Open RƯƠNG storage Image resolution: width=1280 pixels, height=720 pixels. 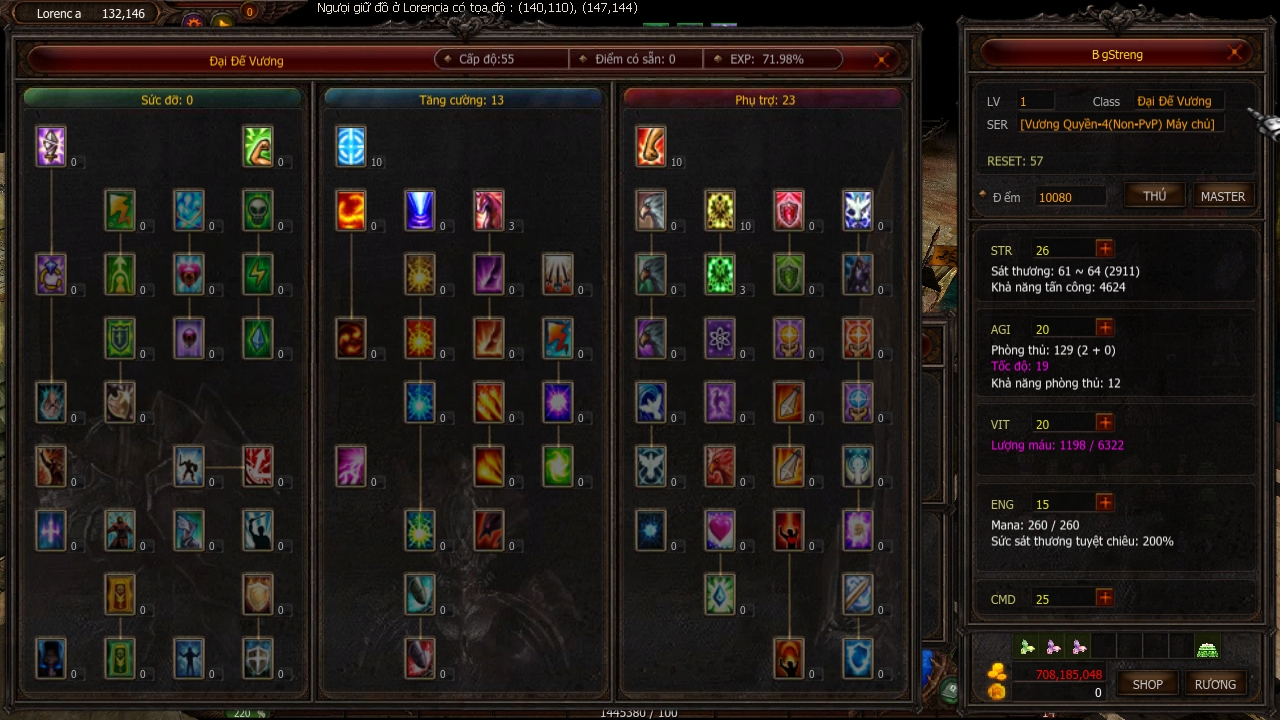(1215, 684)
